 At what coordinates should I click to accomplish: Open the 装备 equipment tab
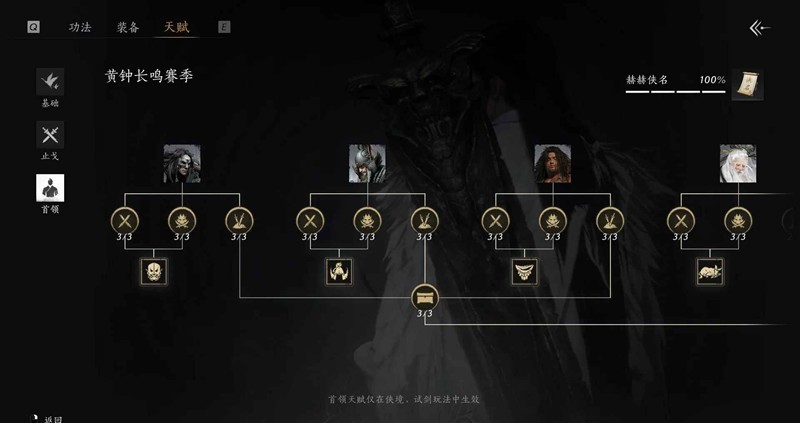(x=128, y=27)
